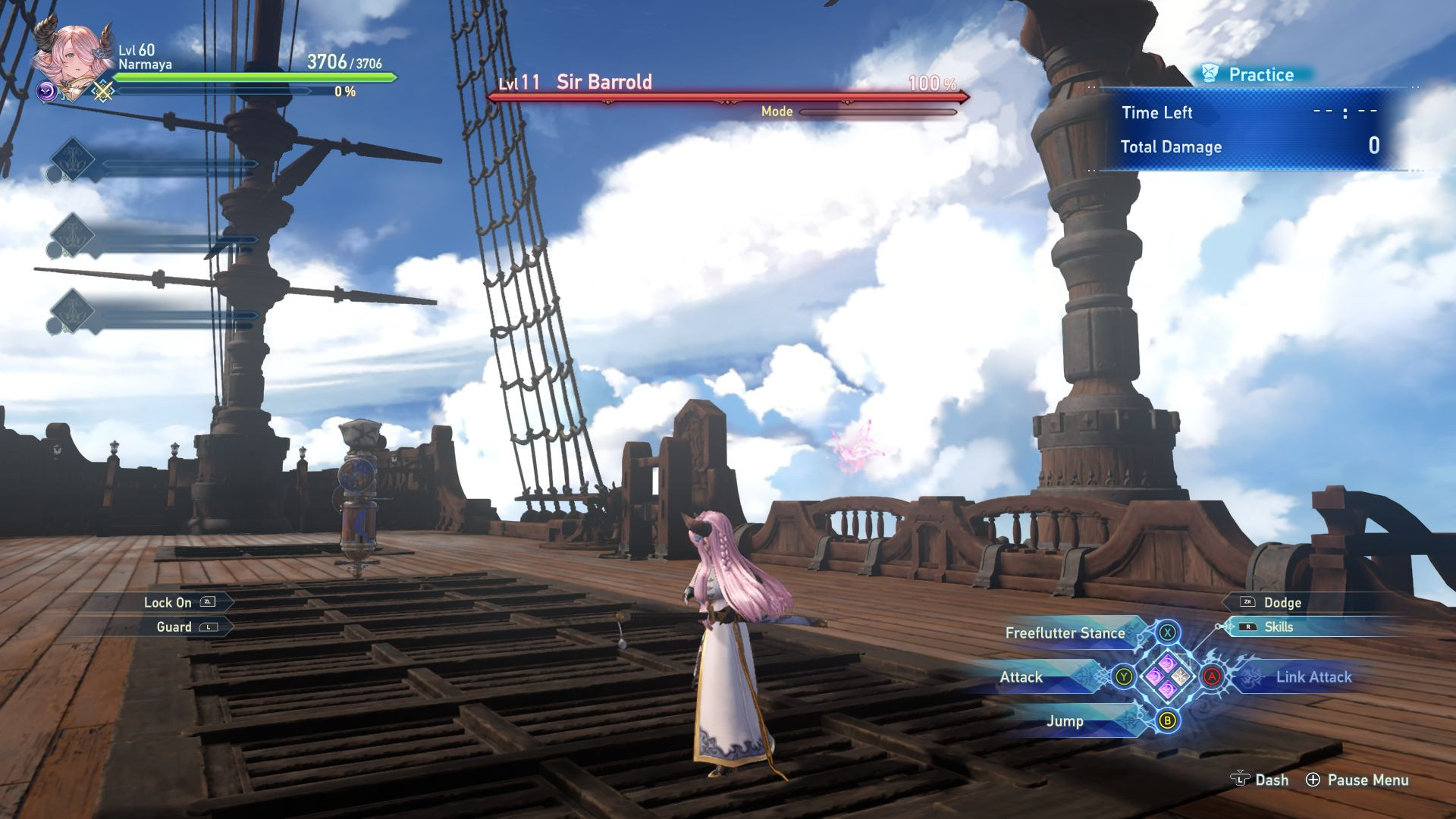The image size is (1456, 819).
Task: Click the gold crossed-blades emblem under the portrait
Action: click(102, 93)
